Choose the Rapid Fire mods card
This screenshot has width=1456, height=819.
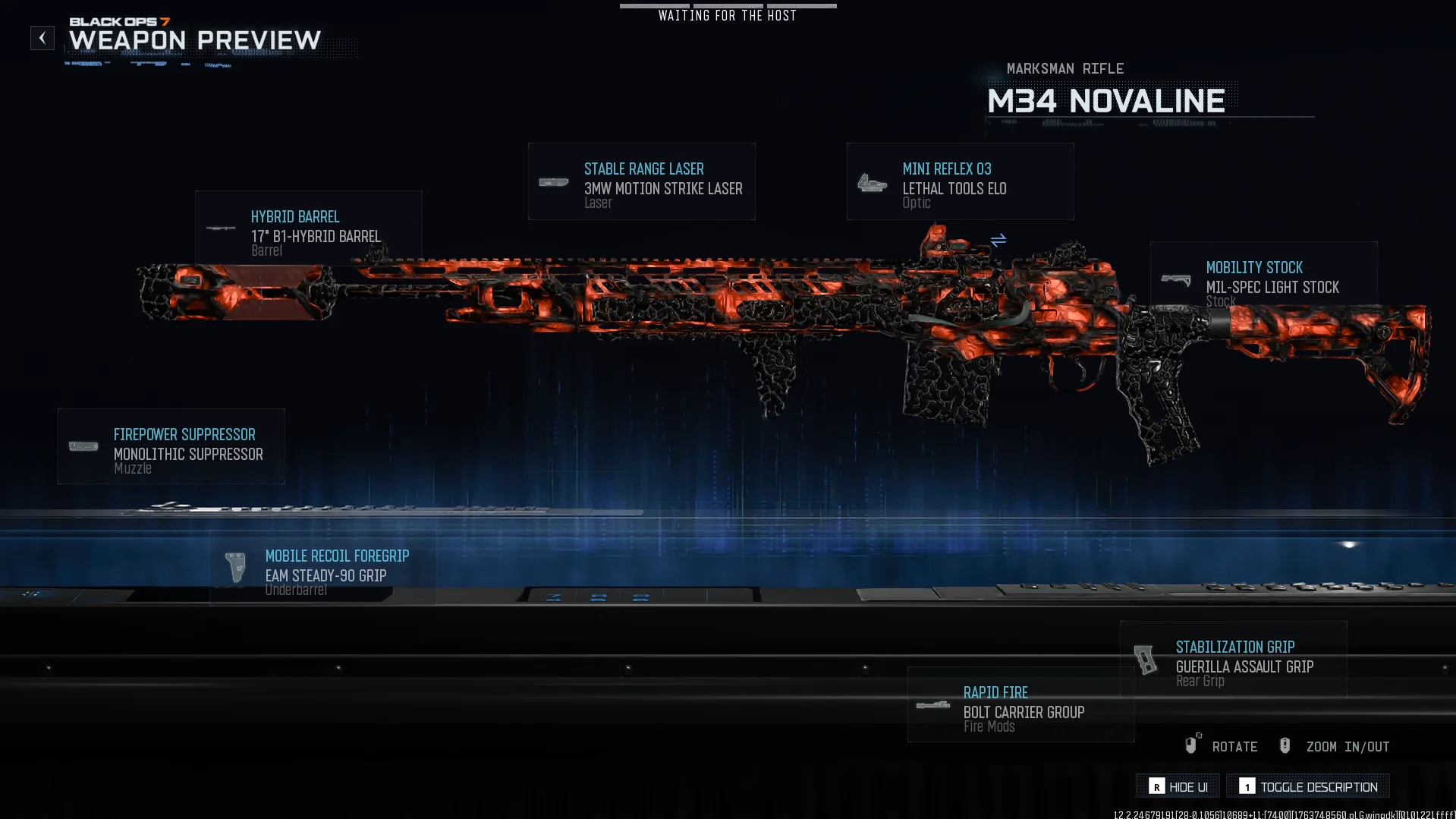click(1020, 705)
